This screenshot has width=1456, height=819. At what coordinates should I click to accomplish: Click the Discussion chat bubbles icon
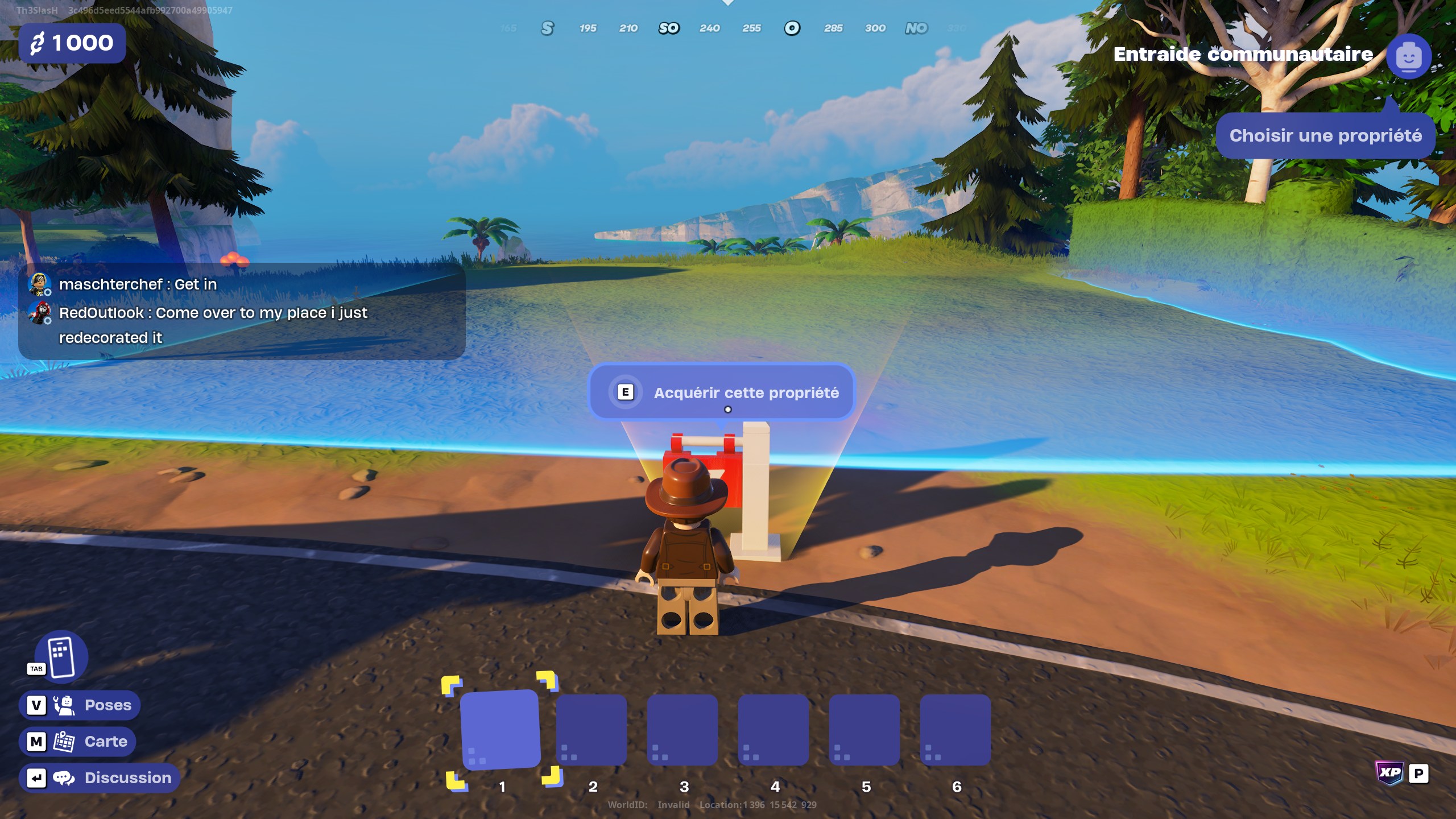(64, 777)
